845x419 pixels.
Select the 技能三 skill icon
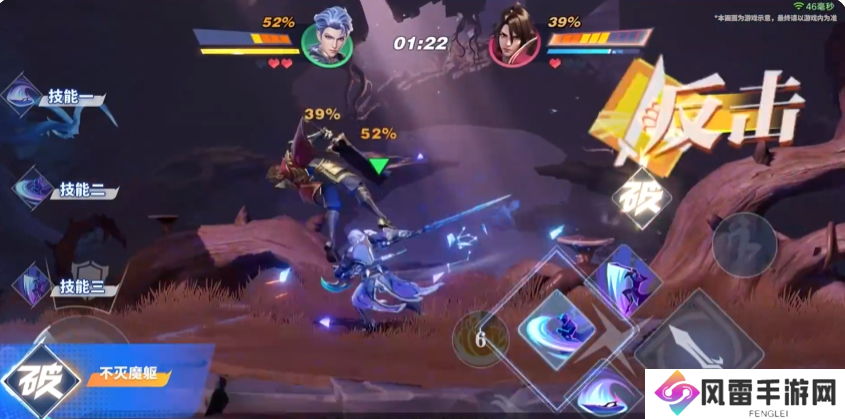click(33, 283)
